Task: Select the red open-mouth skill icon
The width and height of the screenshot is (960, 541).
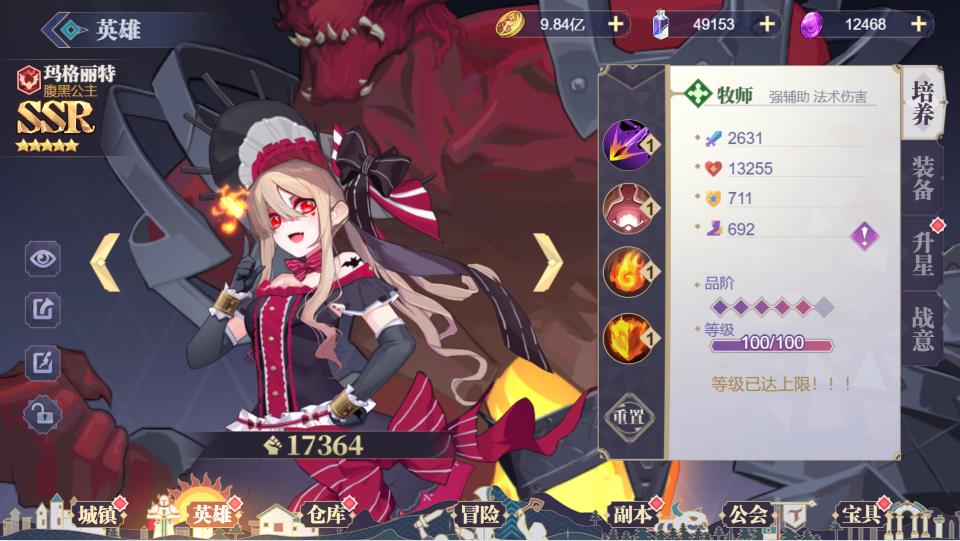Action: click(x=629, y=208)
